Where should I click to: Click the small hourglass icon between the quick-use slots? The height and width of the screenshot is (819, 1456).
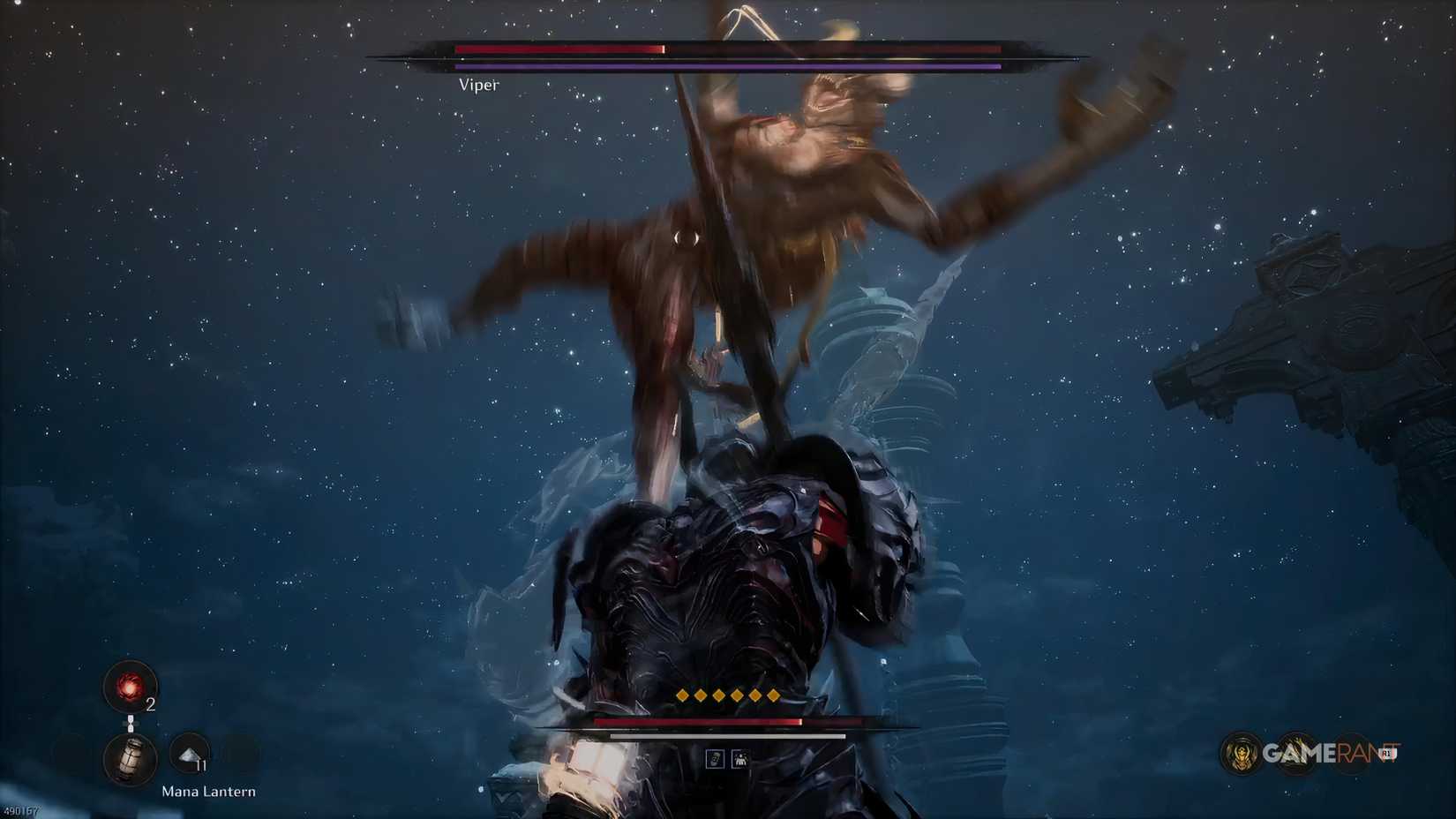131,723
